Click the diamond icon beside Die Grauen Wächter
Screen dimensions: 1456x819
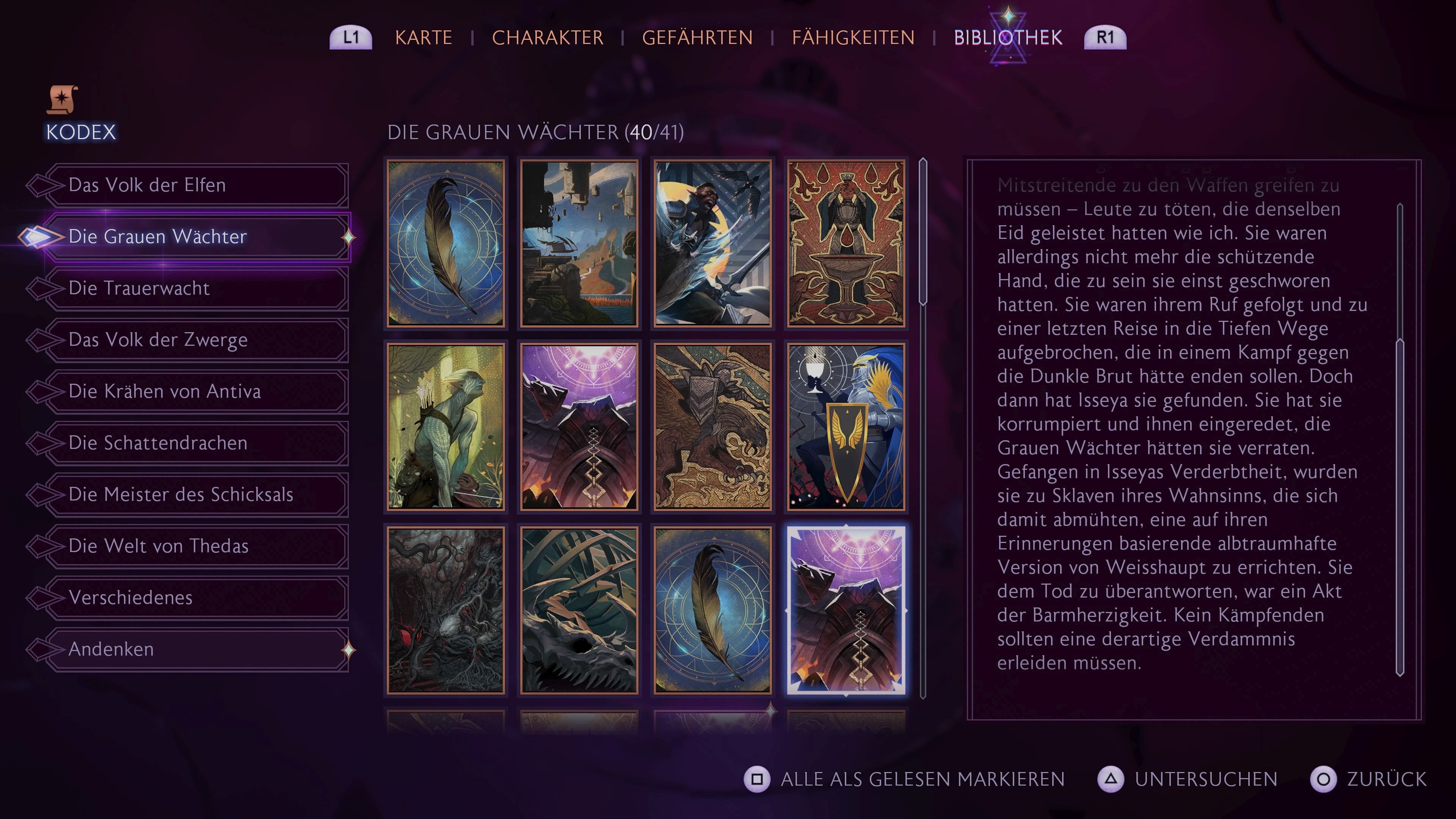point(349,237)
